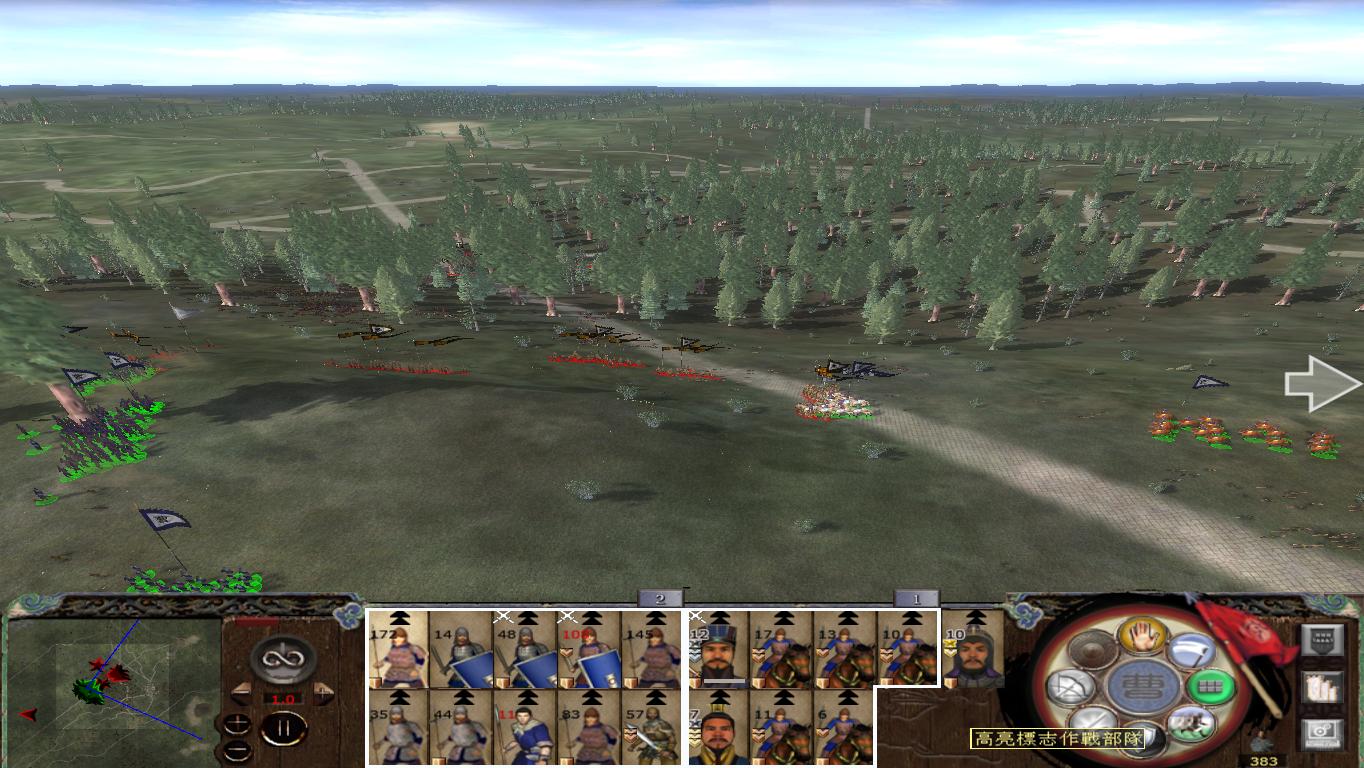This screenshot has width=1364, height=768.
Task: Select unit group 1 banner tab
Action: pos(915,599)
